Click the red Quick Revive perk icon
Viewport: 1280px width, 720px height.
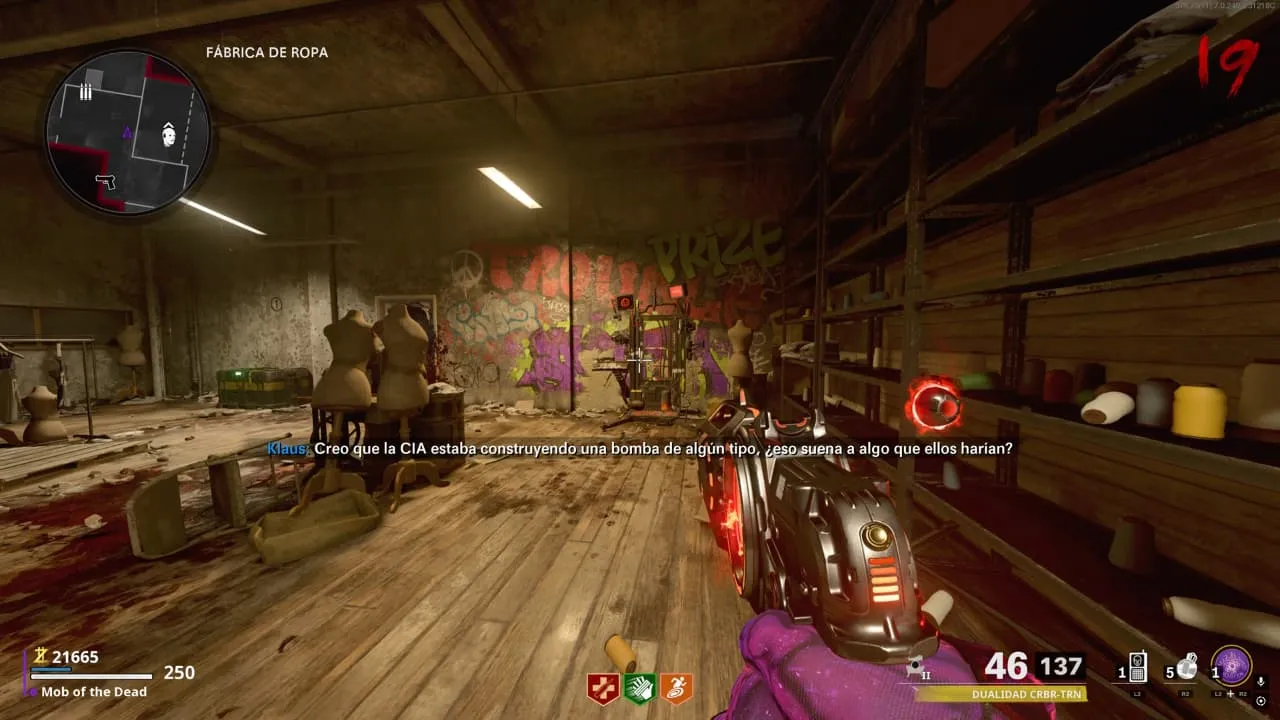pyautogui.click(x=602, y=688)
